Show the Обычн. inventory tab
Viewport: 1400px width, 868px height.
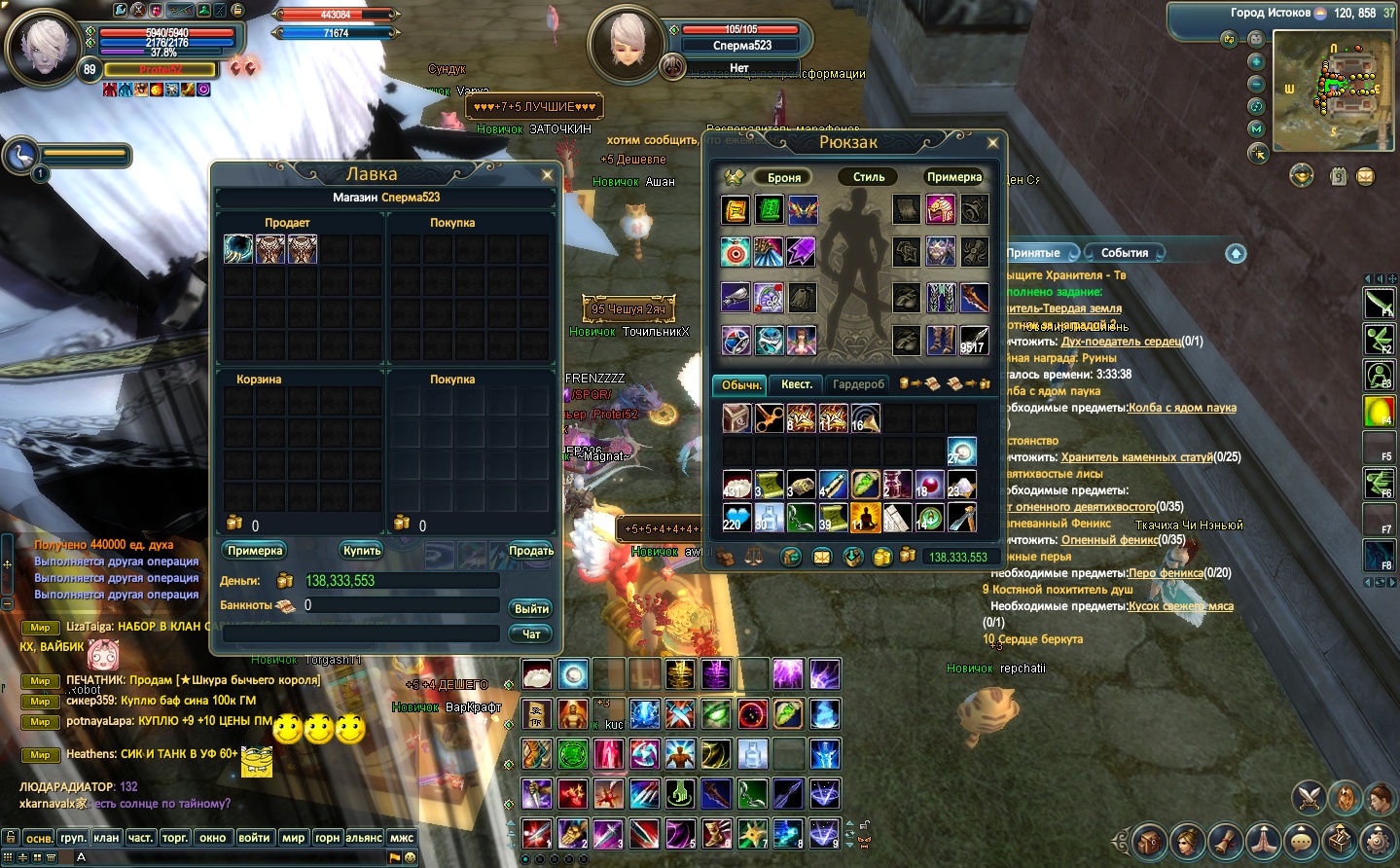[x=741, y=384]
